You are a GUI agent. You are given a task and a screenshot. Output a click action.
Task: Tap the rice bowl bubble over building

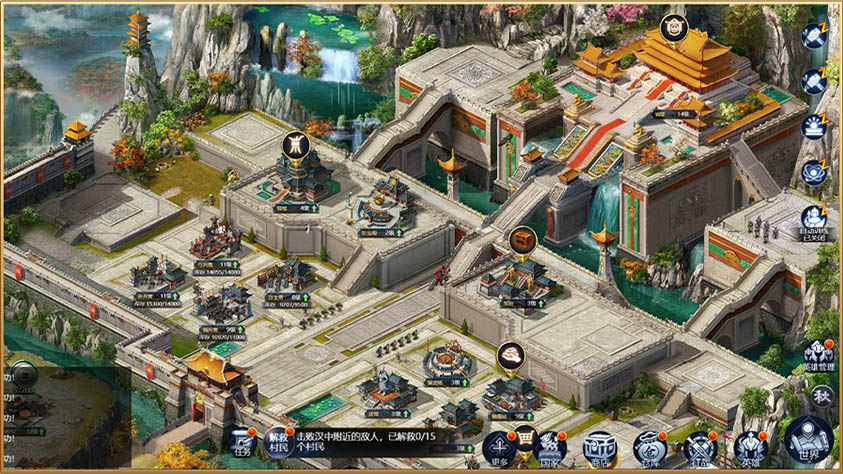[511, 355]
